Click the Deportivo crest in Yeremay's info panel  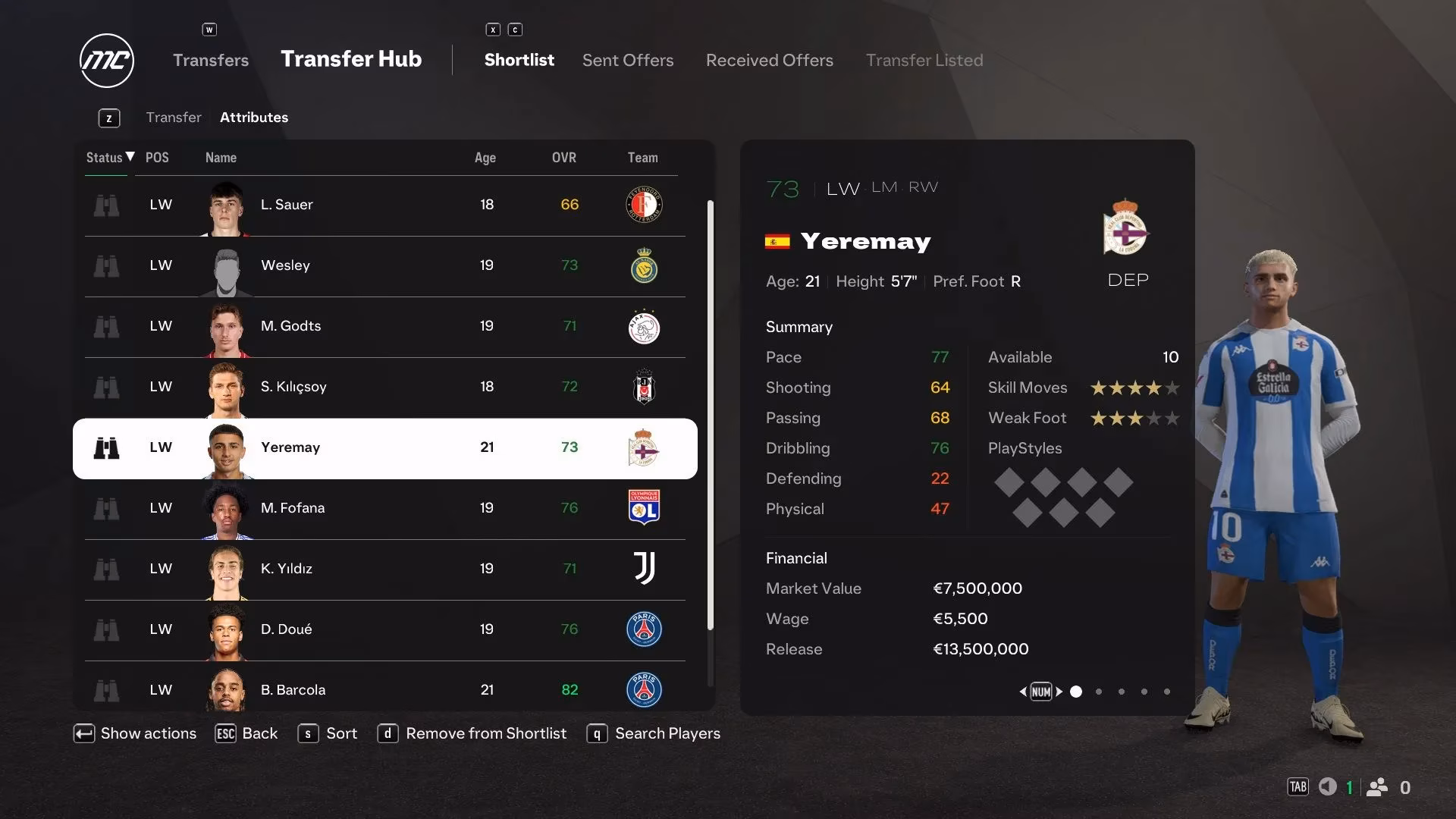coord(1128,231)
